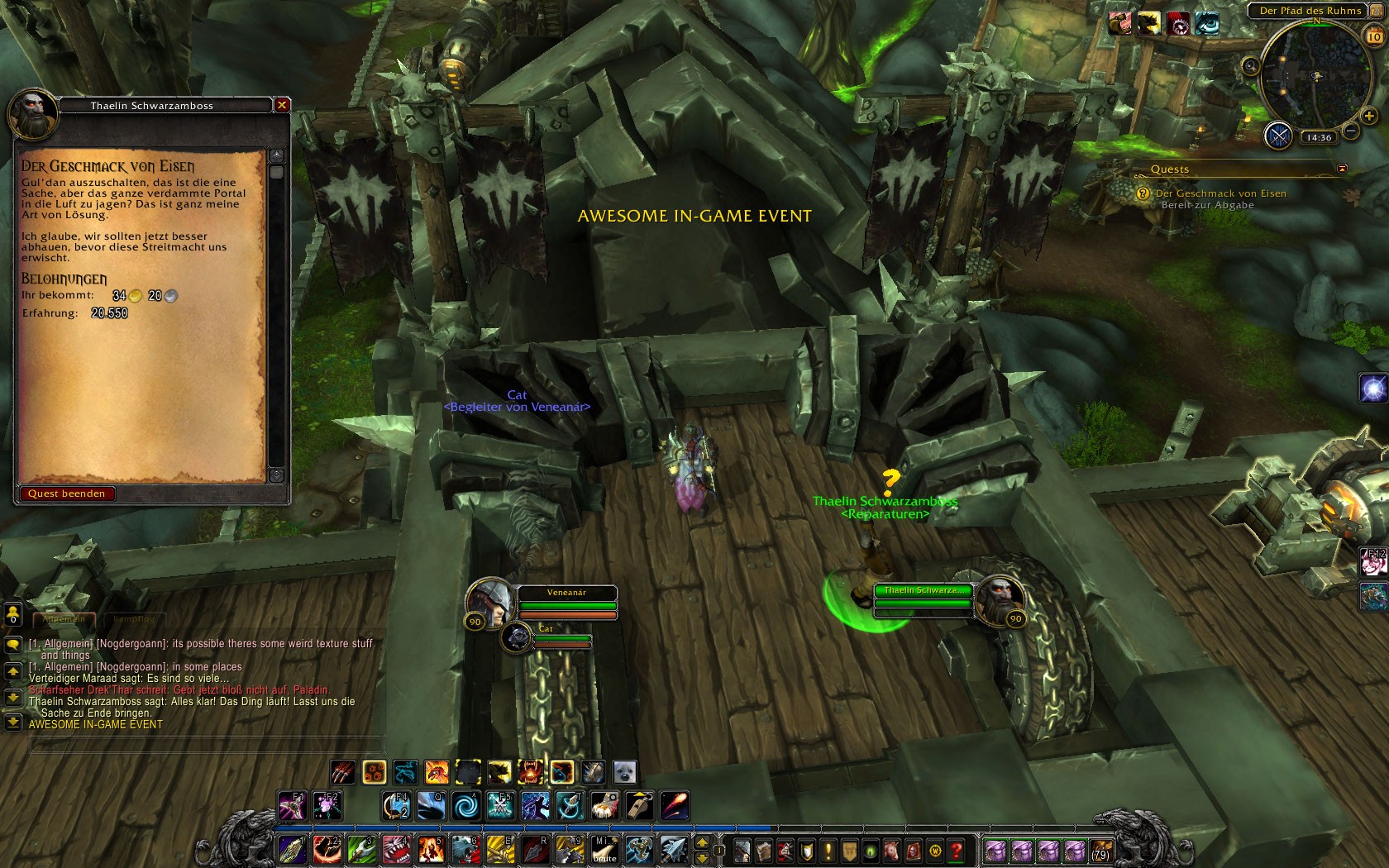Open the calendar showing day 10
This screenshot has height=868, width=1389.
pos(1373,36)
